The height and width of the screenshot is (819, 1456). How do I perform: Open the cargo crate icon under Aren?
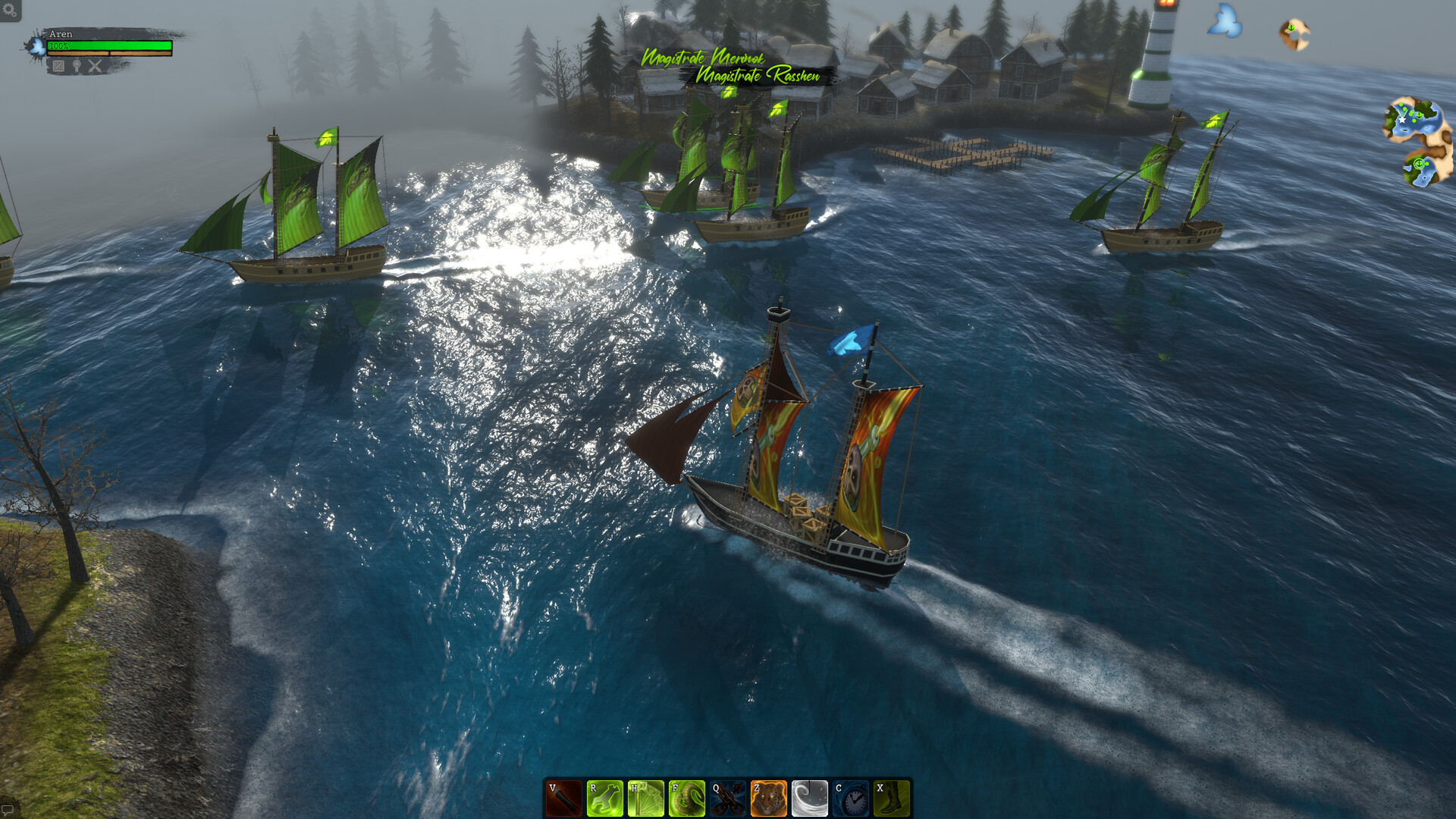pos(58,66)
